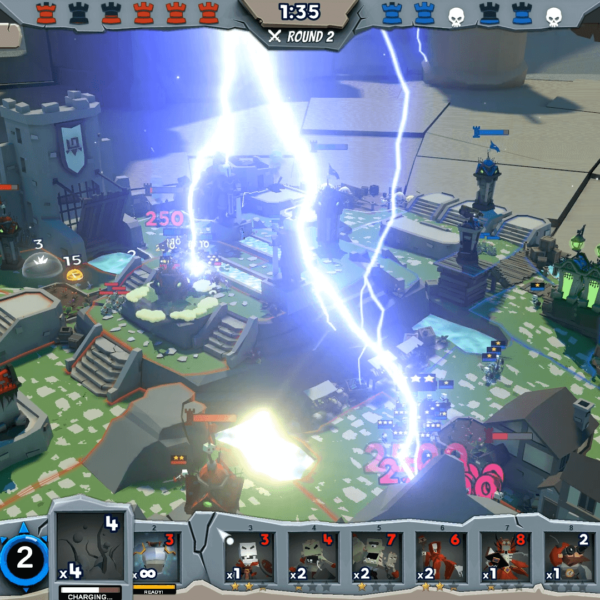Select the red unit card costing 6
Viewport: 600px width, 600px height.
pos(439,557)
